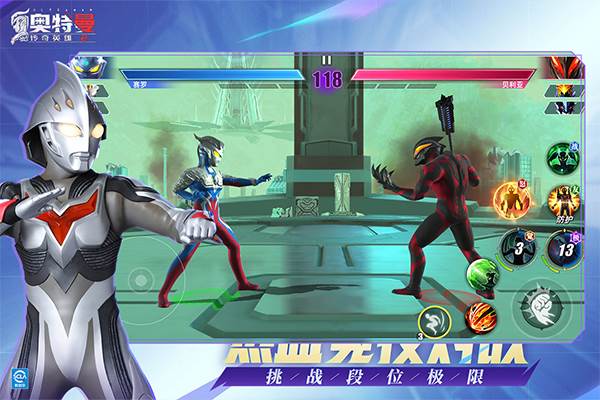Image resolution: width=600 pixels, height=400 pixels.
Task: Activate the skill with cooldown 13
Action: 565,247
